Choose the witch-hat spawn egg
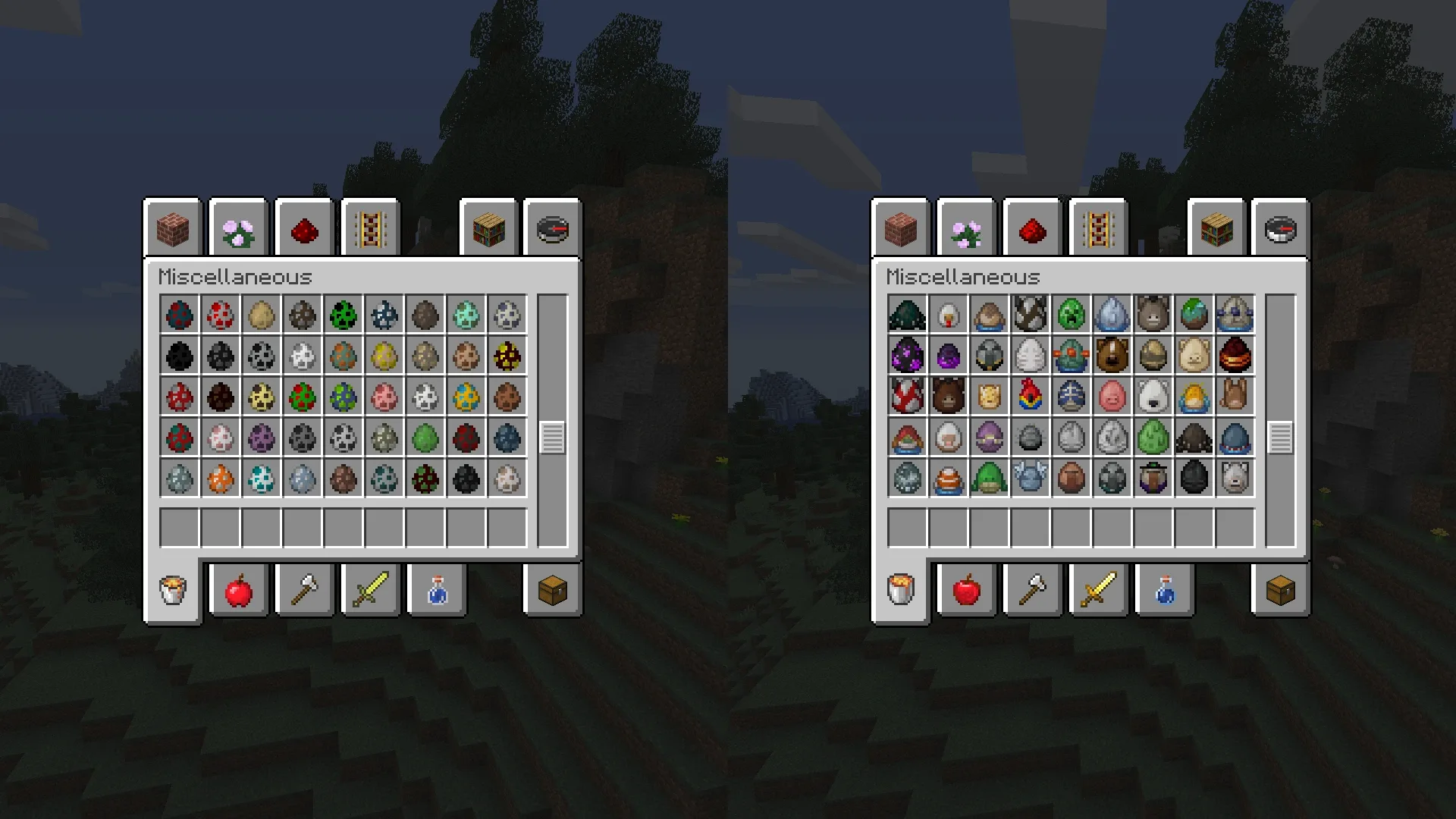 (x=1153, y=478)
